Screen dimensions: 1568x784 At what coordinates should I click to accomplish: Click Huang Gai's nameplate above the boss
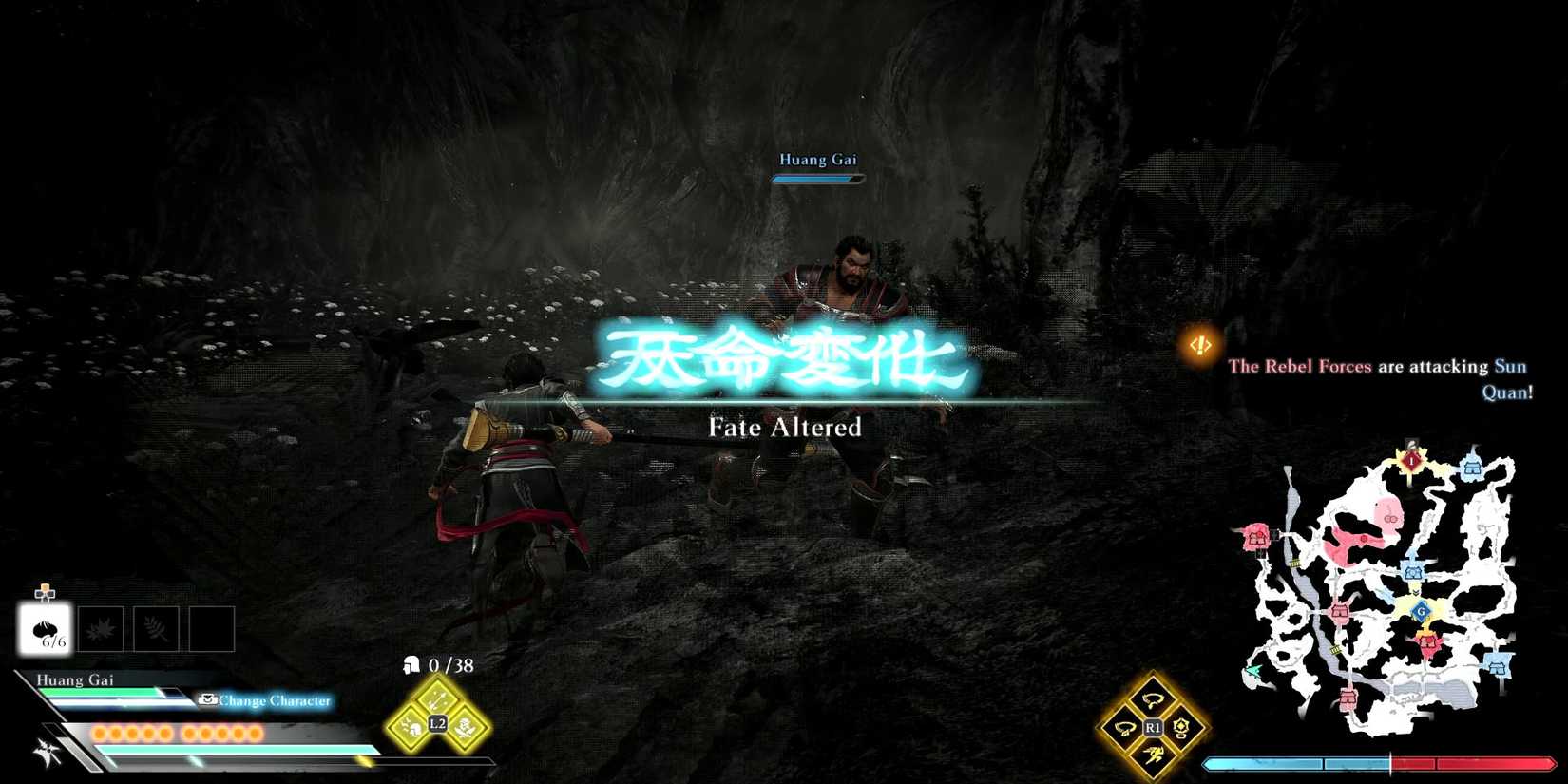point(817,160)
